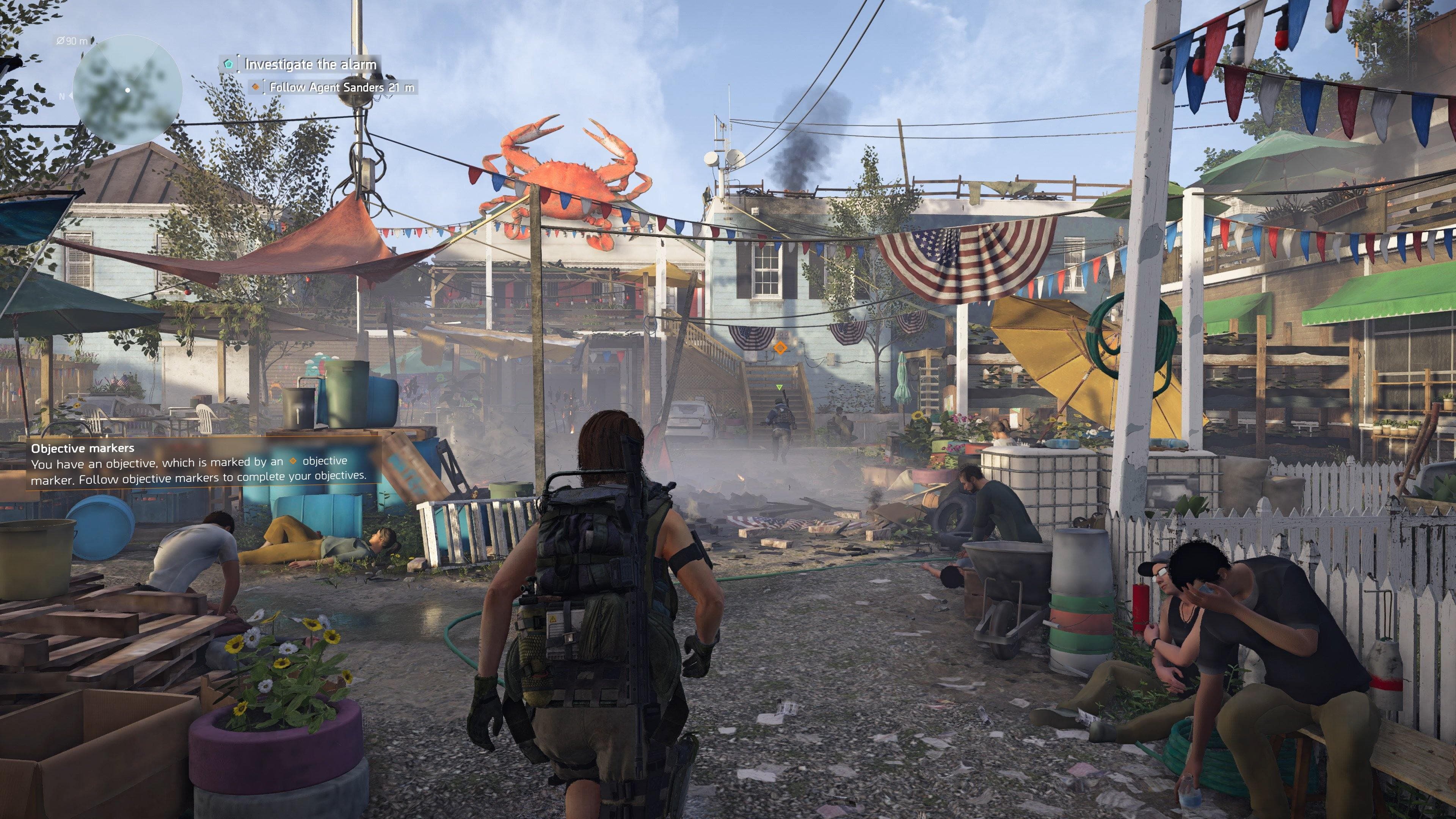
Task: Select the orange diamond icon next to 'Follow Agent Sanders'
Action: point(256,89)
